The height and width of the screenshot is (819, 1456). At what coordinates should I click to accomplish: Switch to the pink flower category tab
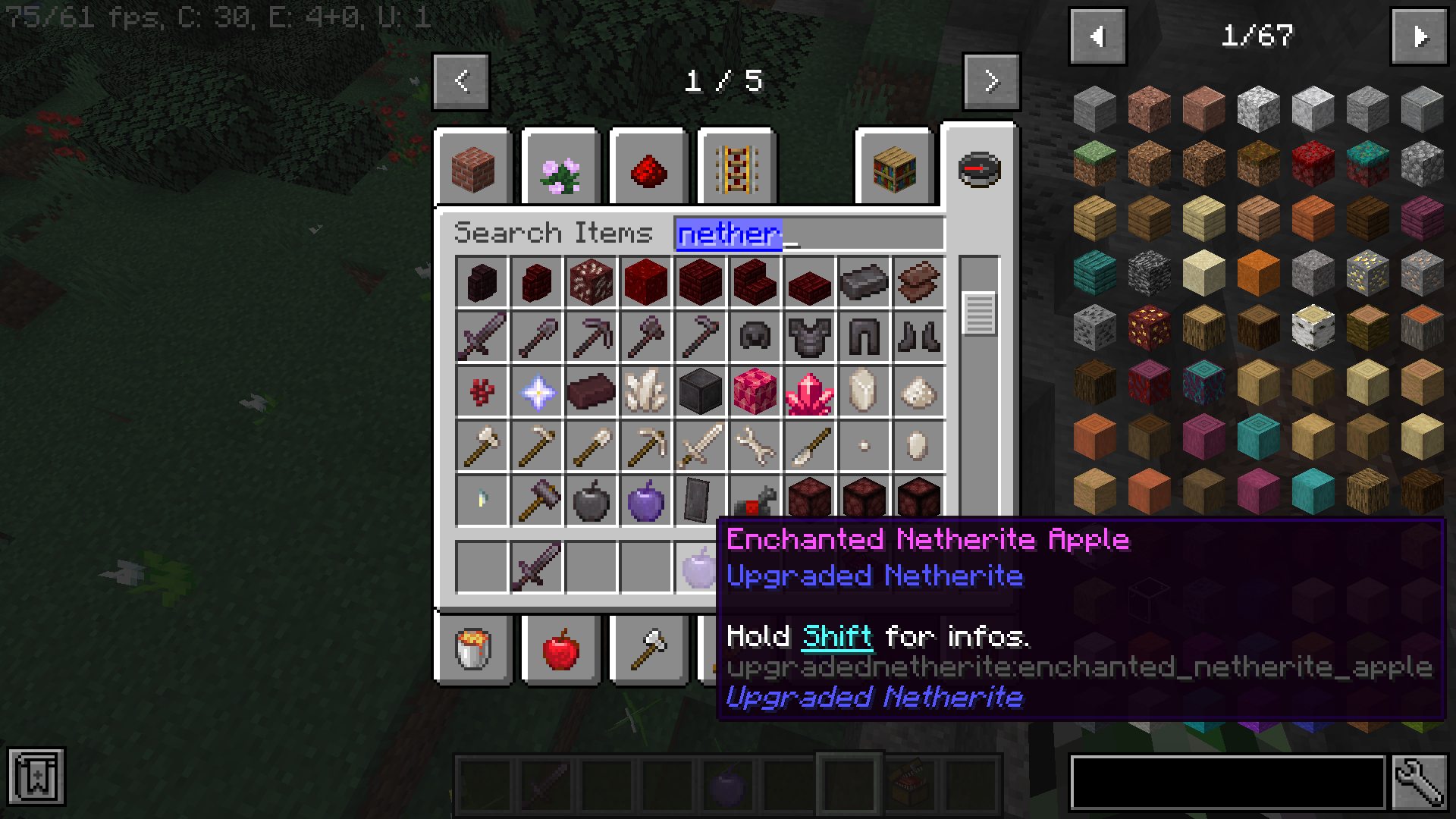pos(561,167)
